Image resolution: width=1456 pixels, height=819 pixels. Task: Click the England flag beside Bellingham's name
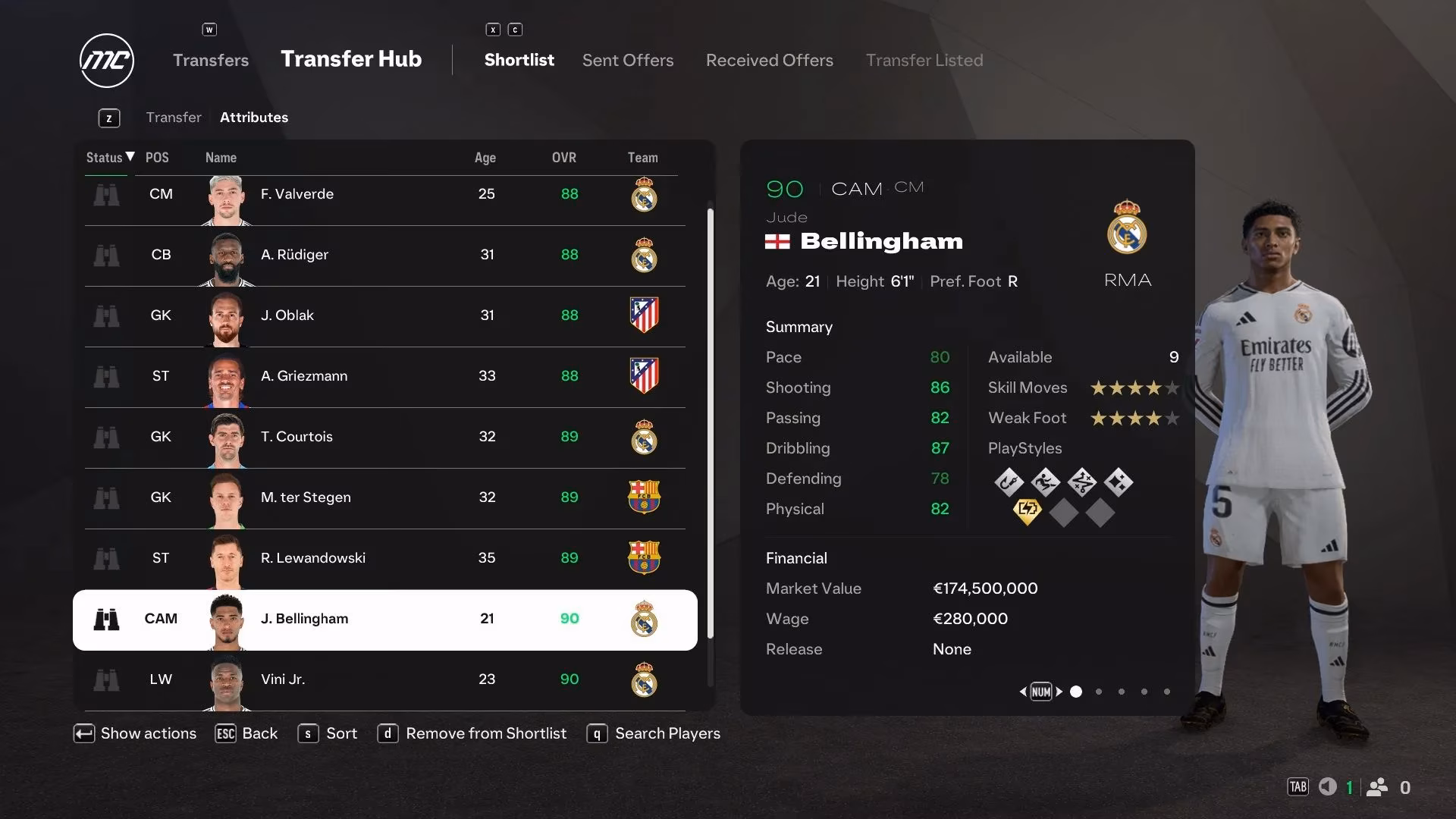779,243
